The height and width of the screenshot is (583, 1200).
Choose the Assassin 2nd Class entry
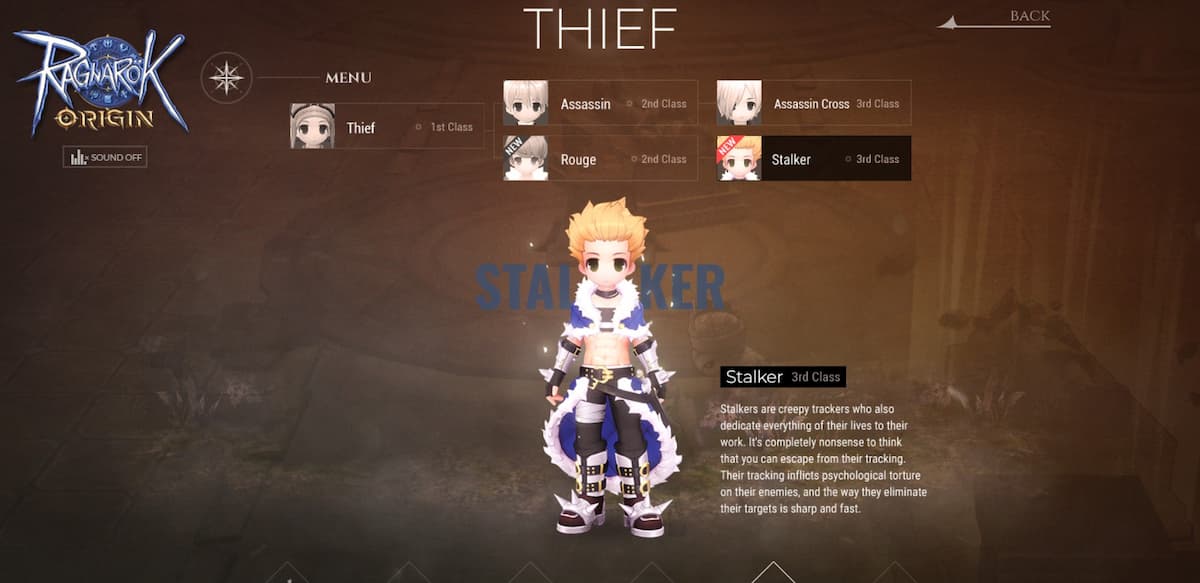click(x=599, y=104)
